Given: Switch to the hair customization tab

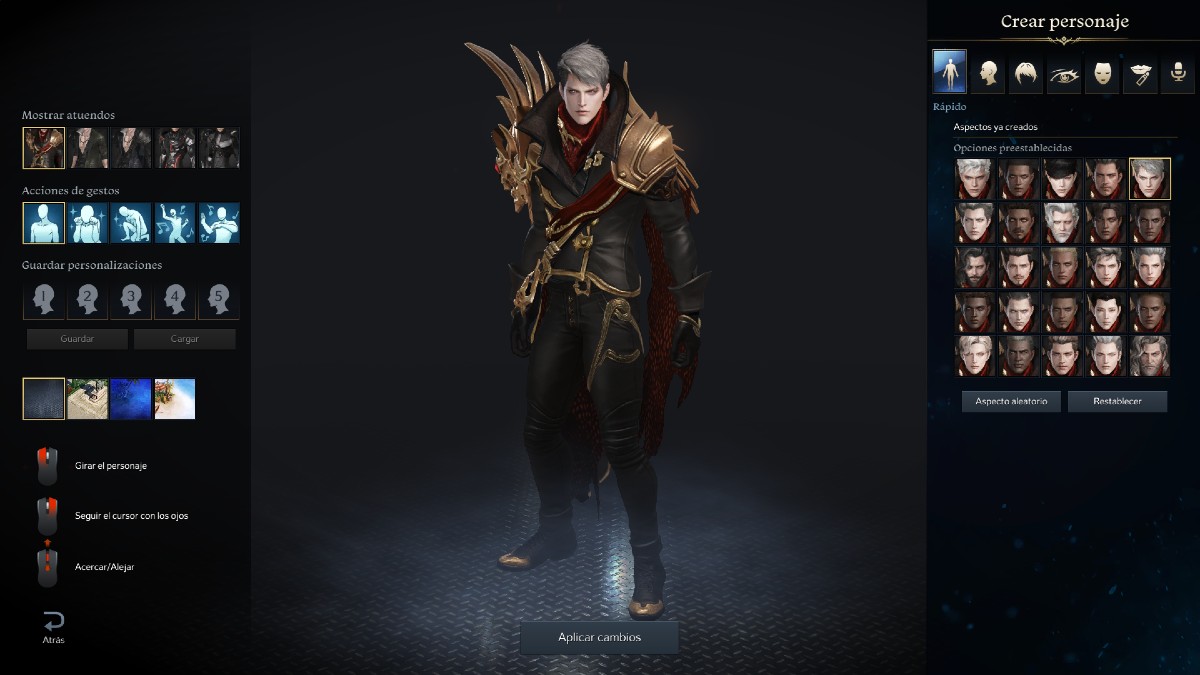Looking at the screenshot, I should (x=1025, y=73).
